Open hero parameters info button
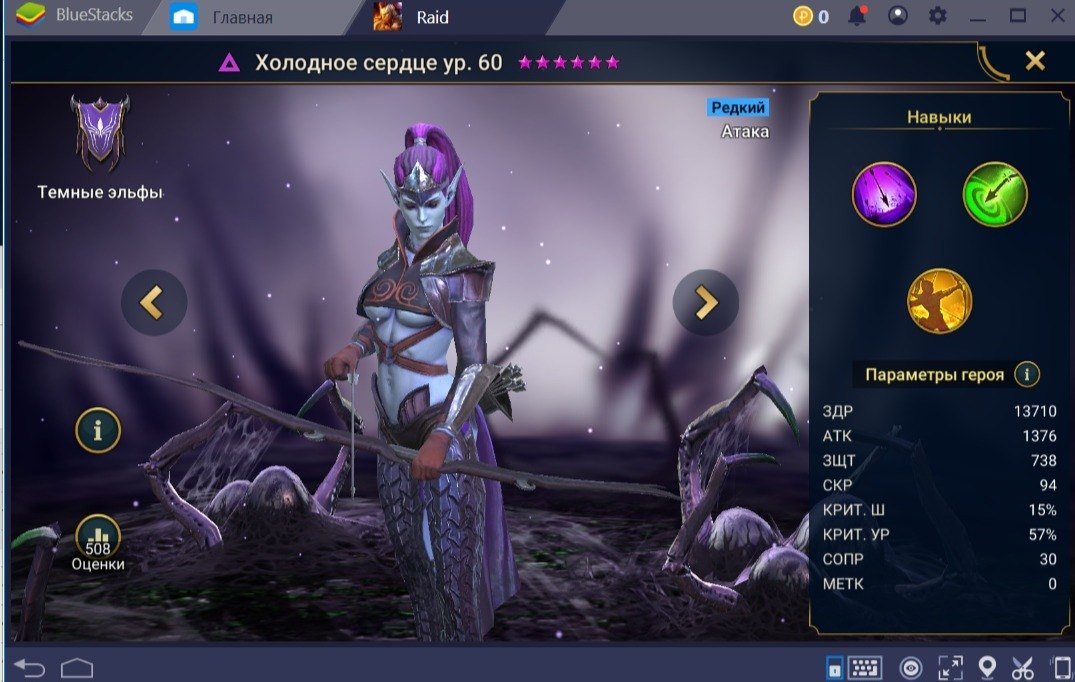Viewport: 1075px width, 682px height. tap(1027, 375)
